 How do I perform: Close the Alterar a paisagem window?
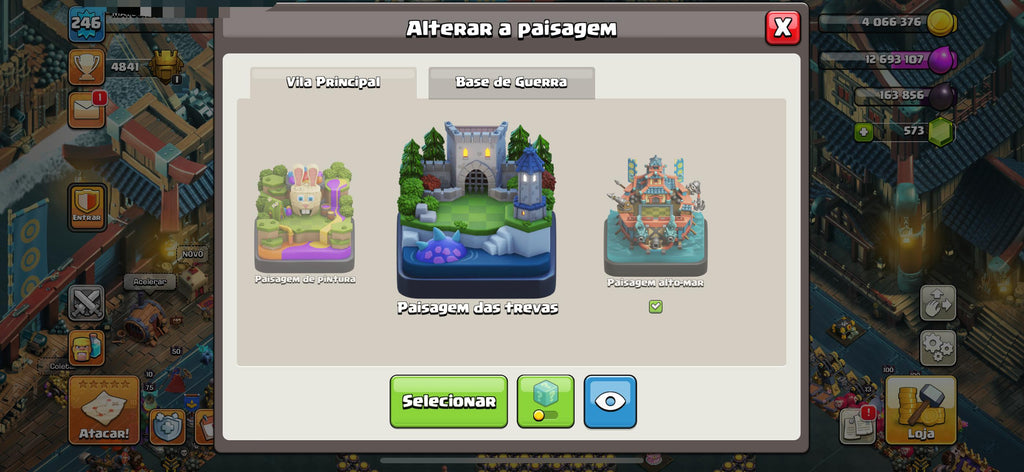point(782,28)
